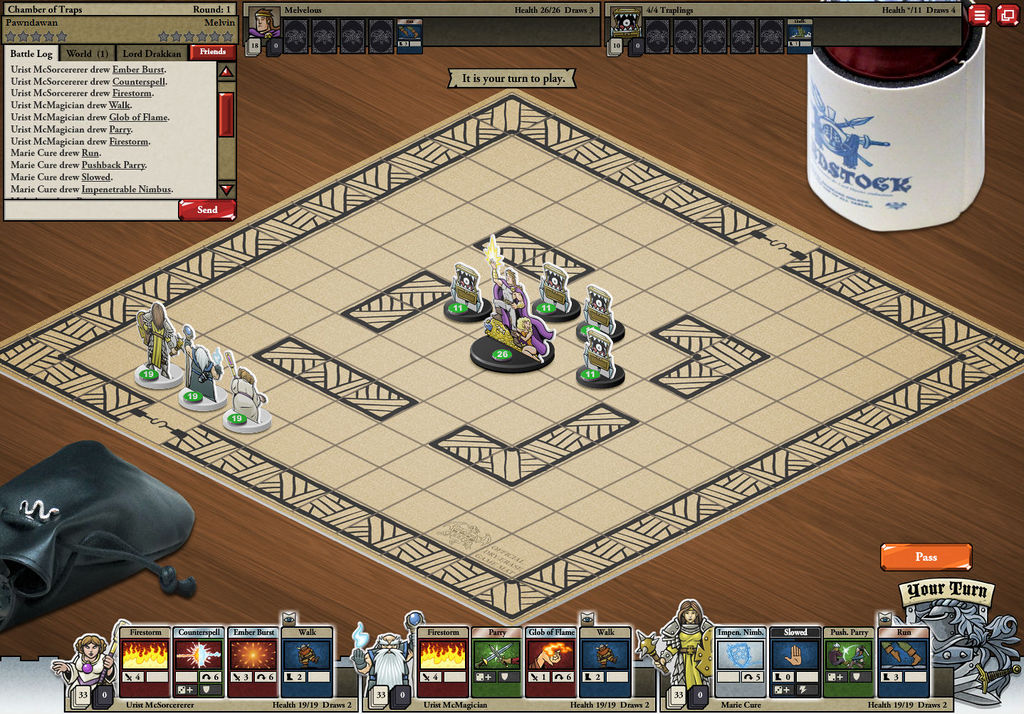The height and width of the screenshot is (714, 1024).
Task: Click the battle log down arrow
Action: point(226,189)
